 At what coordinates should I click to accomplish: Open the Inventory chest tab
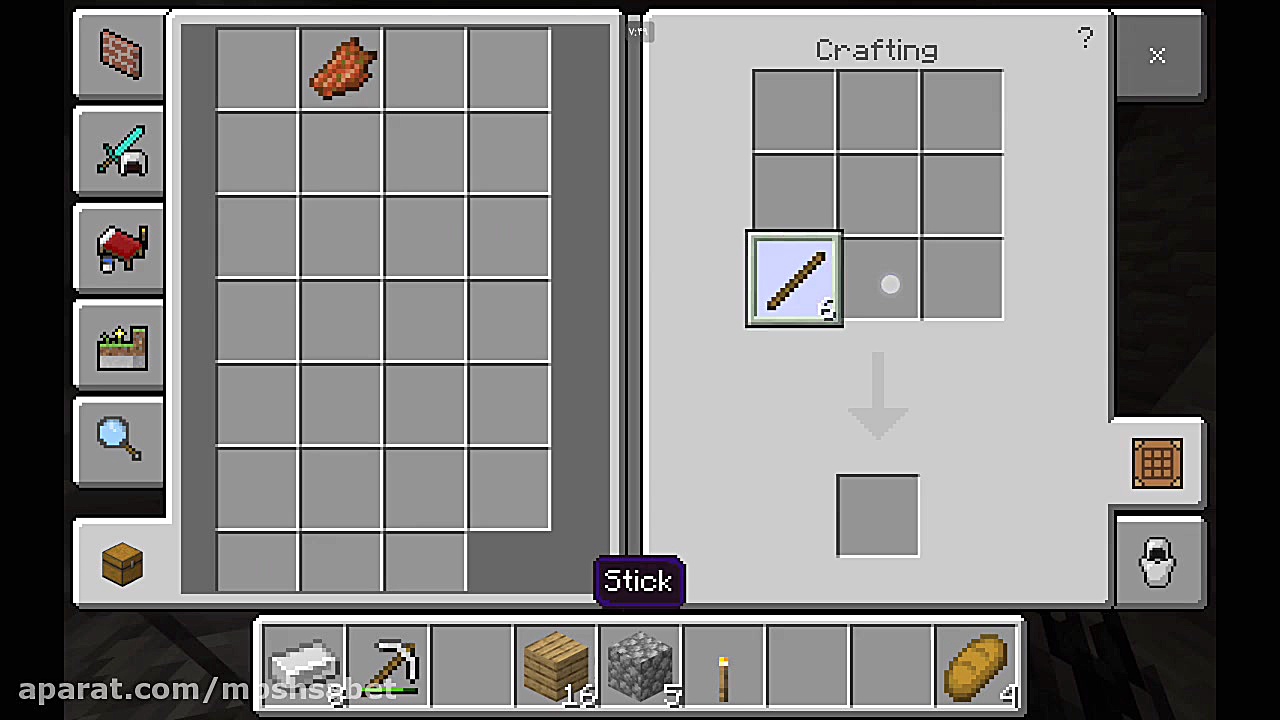pyautogui.click(x=119, y=563)
